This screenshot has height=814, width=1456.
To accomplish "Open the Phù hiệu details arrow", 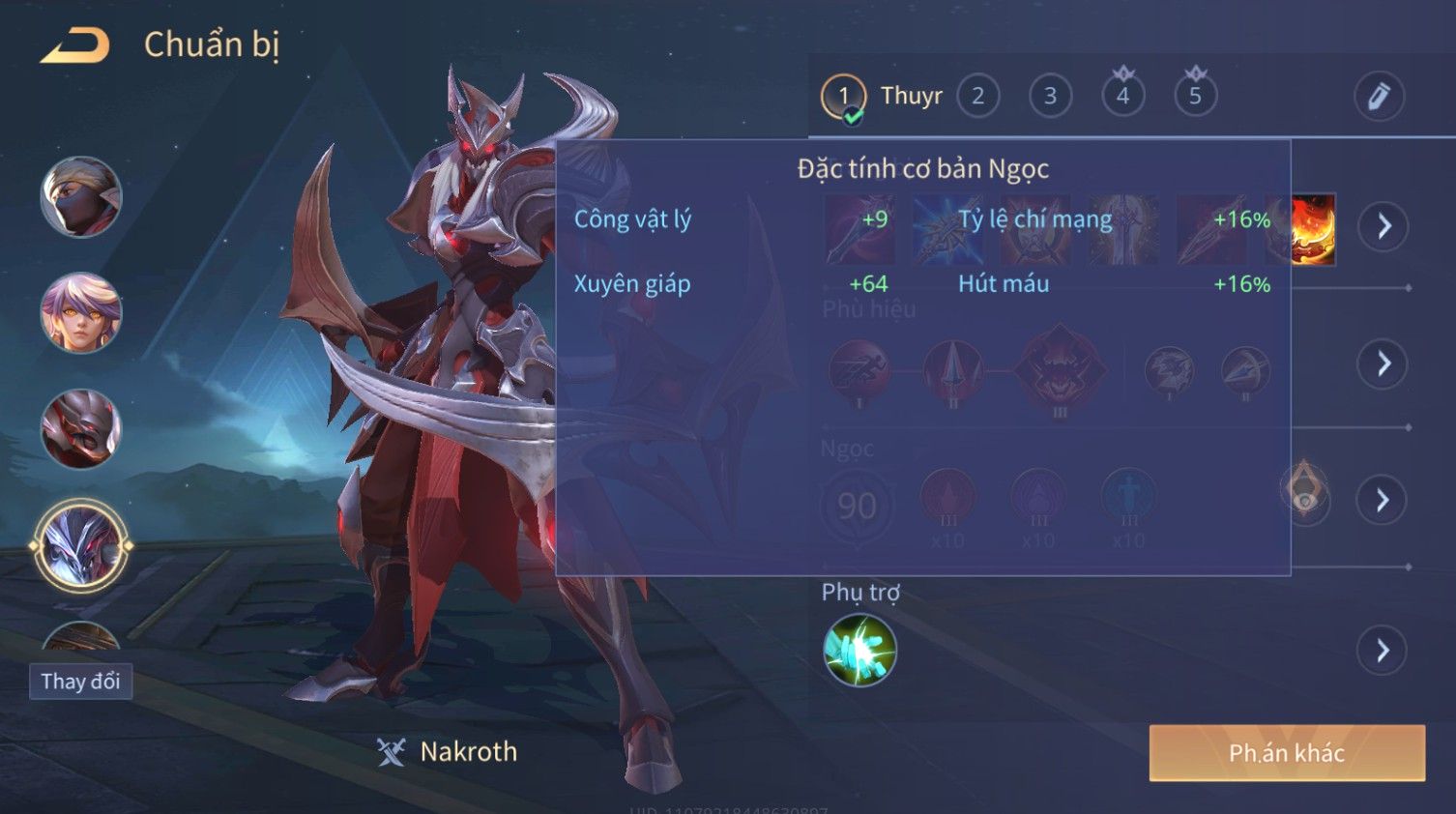I will point(1383,363).
